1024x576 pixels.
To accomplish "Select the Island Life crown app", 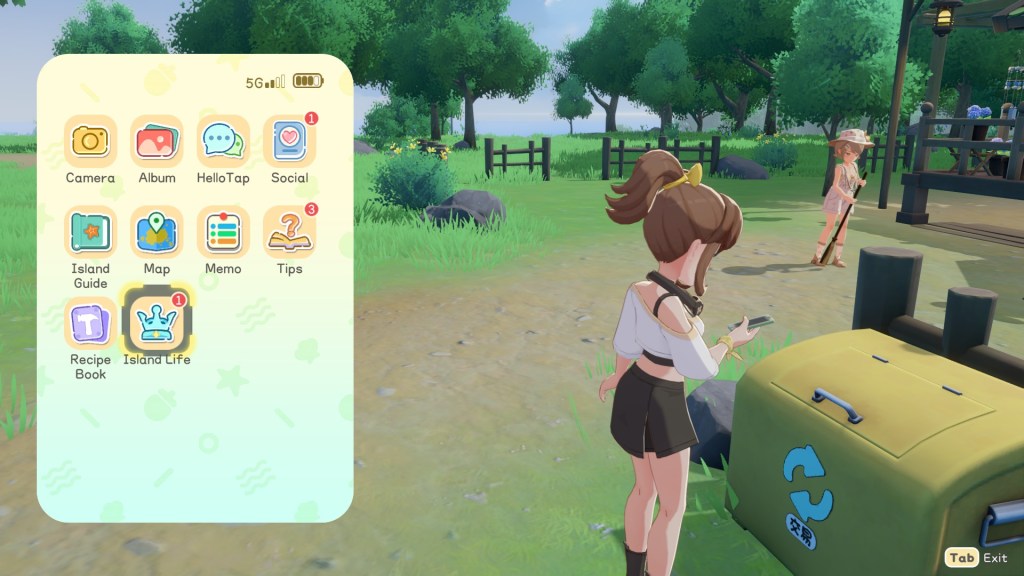I will [x=157, y=322].
